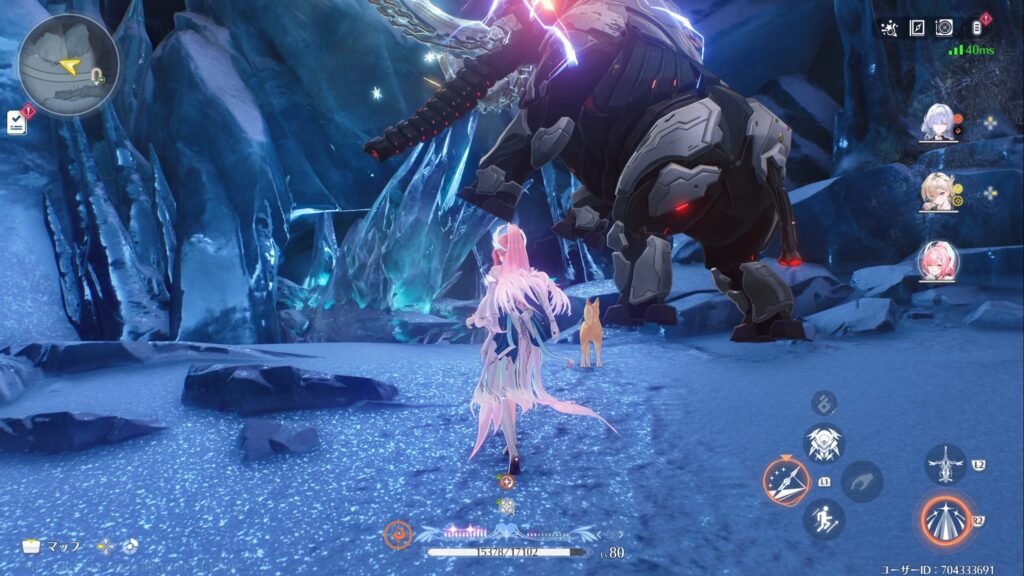Tap the small diamond utility icon
Screen dimensions: 1024x576
pyautogui.click(x=825, y=403)
